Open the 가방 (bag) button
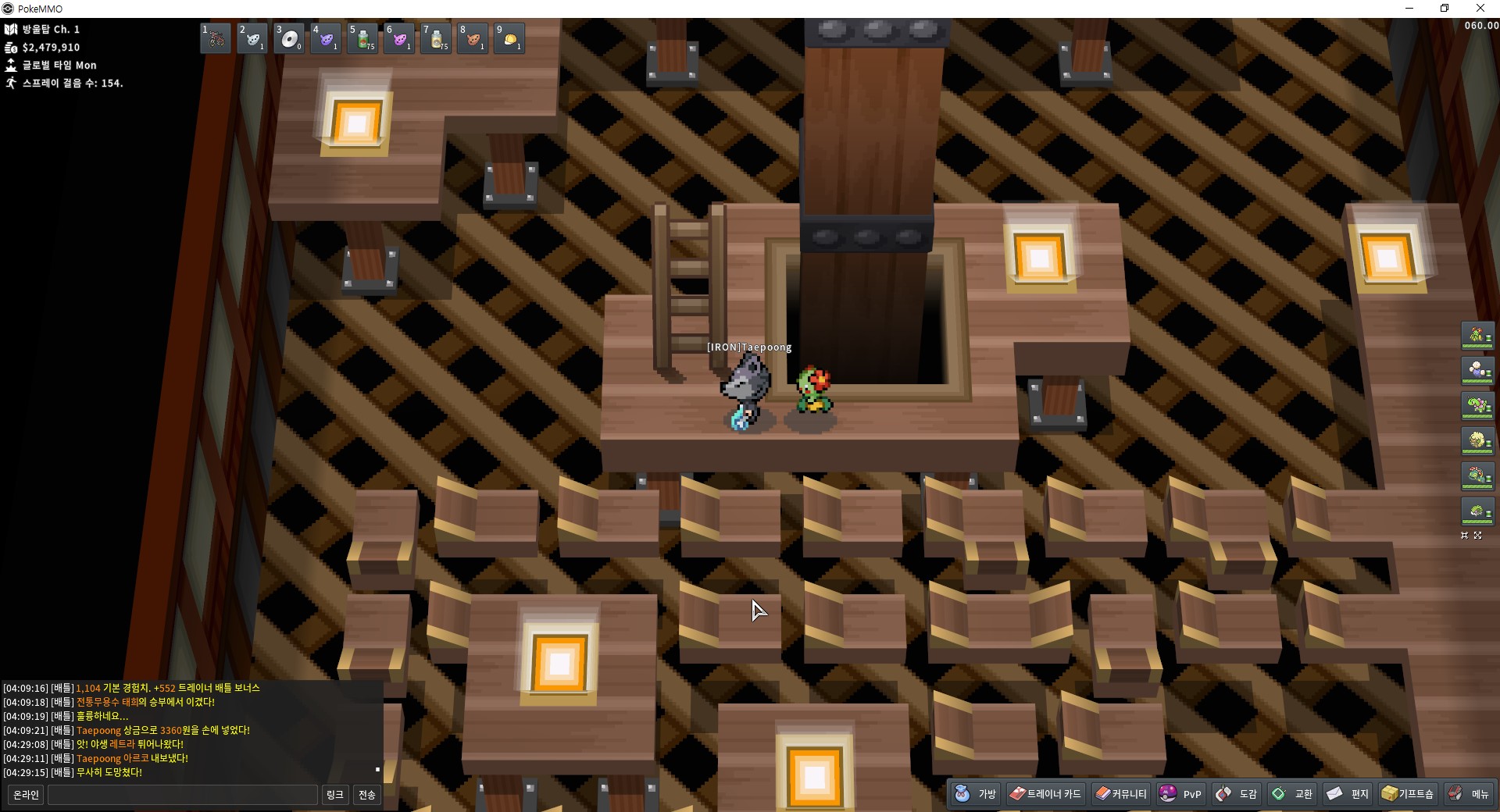Viewport: 1500px width, 812px height. [x=977, y=794]
